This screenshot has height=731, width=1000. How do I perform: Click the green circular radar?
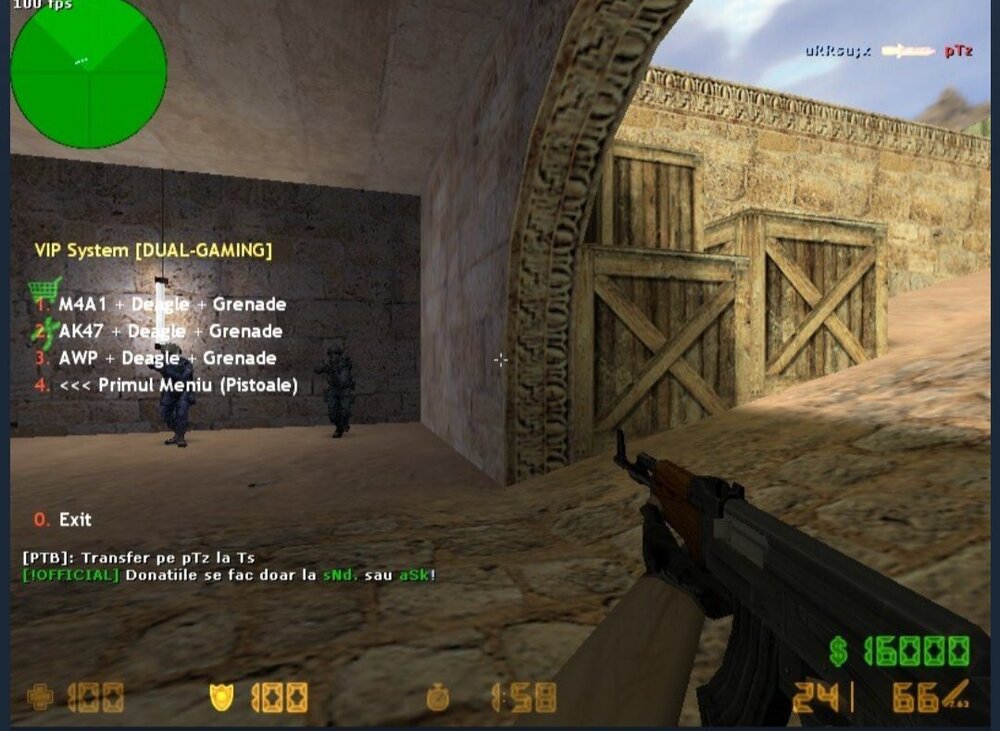88,71
